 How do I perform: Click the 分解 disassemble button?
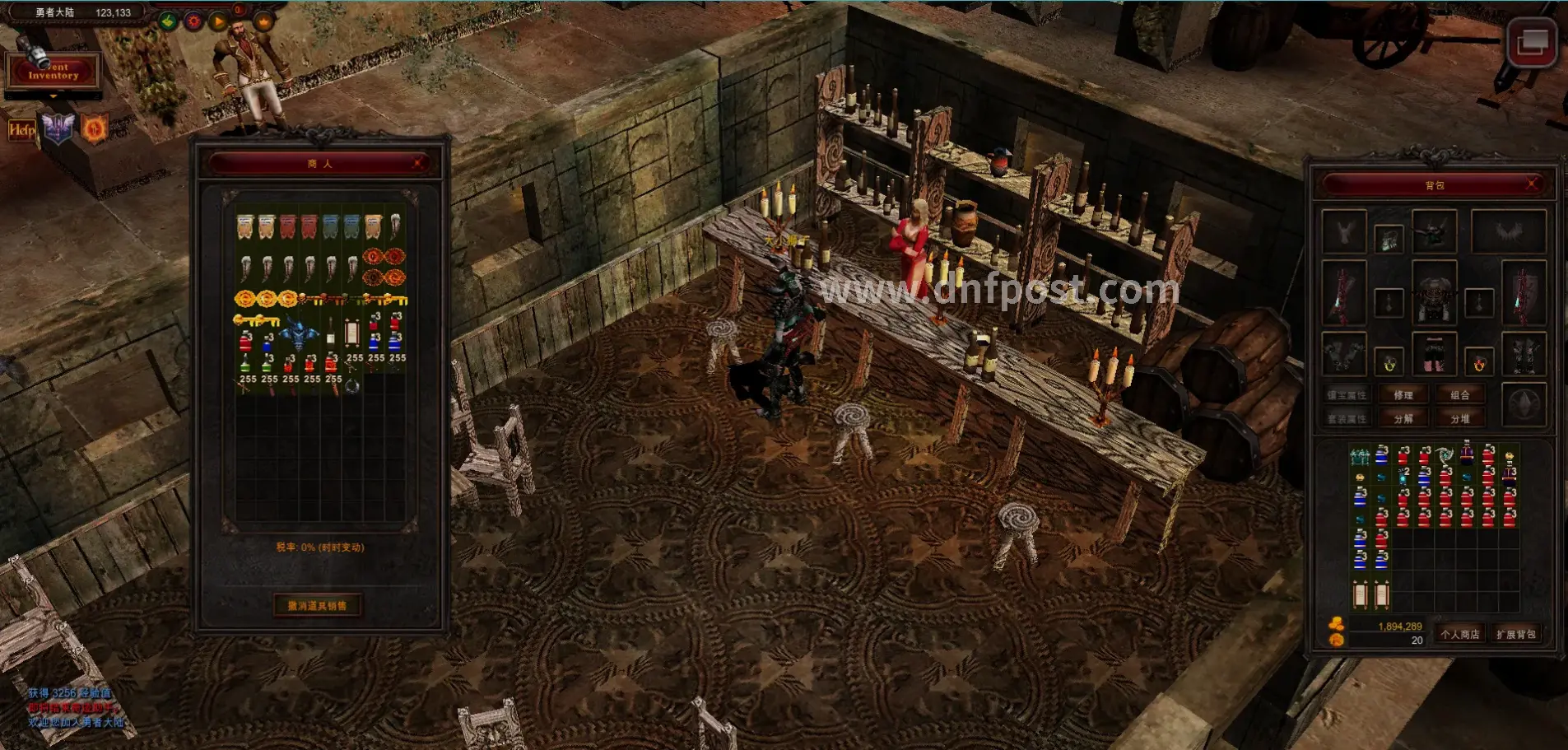click(1403, 419)
